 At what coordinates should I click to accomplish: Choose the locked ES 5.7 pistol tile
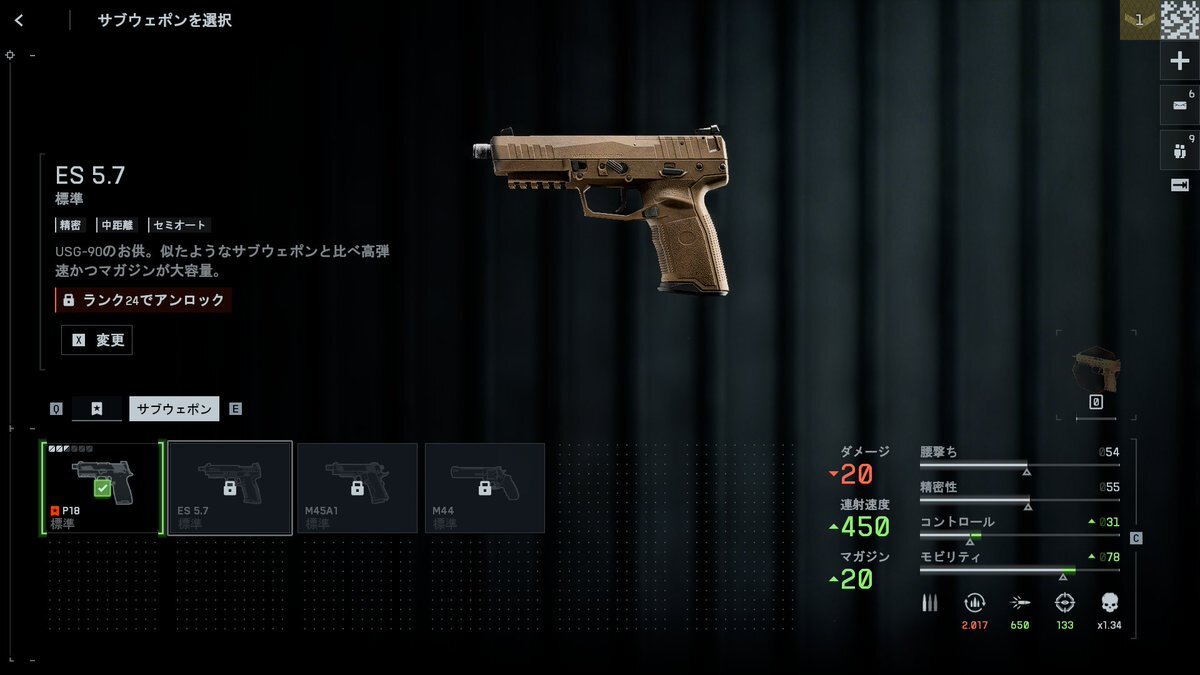(230, 488)
